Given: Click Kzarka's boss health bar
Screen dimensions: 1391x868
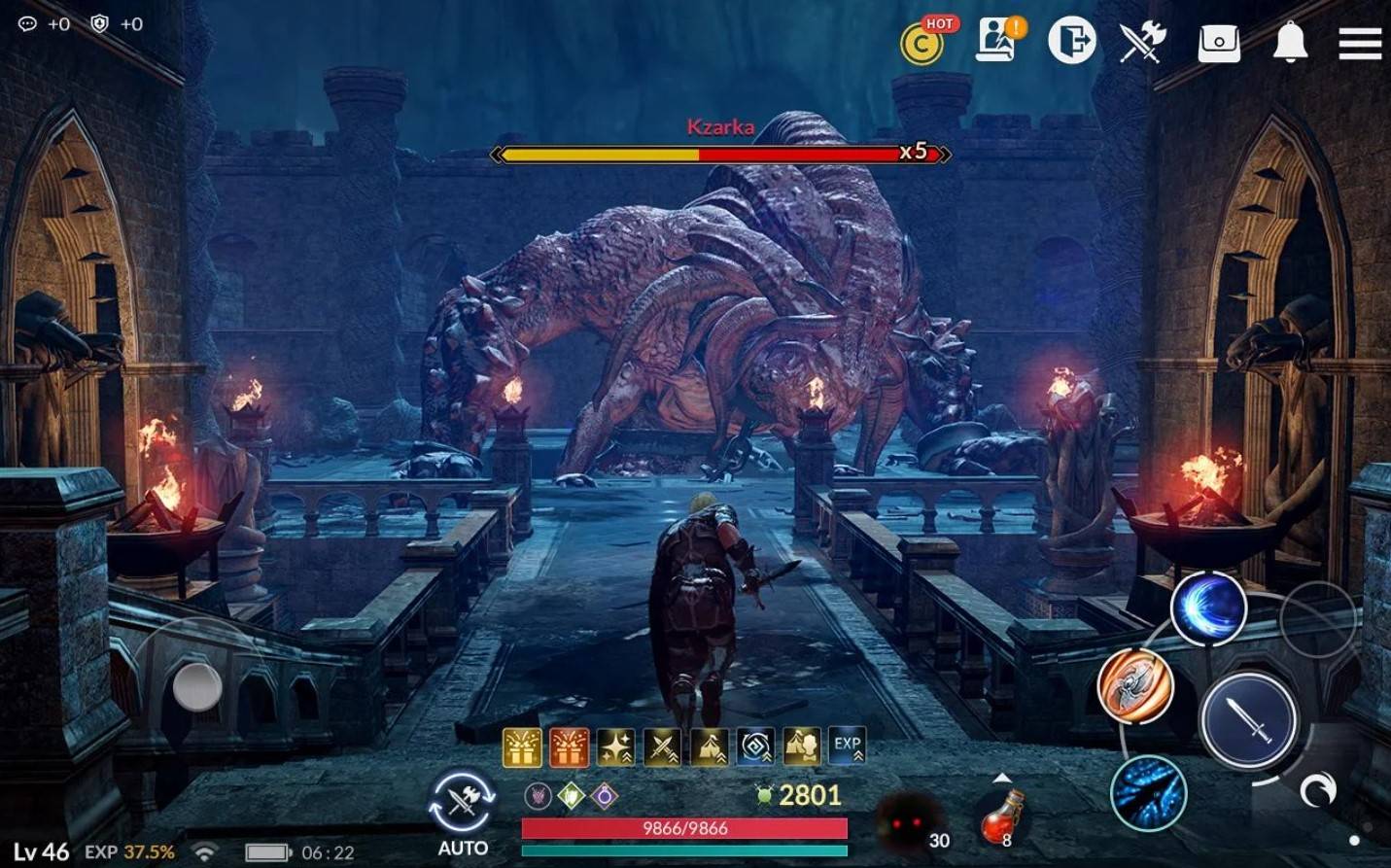Looking at the screenshot, I should coord(721,154).
